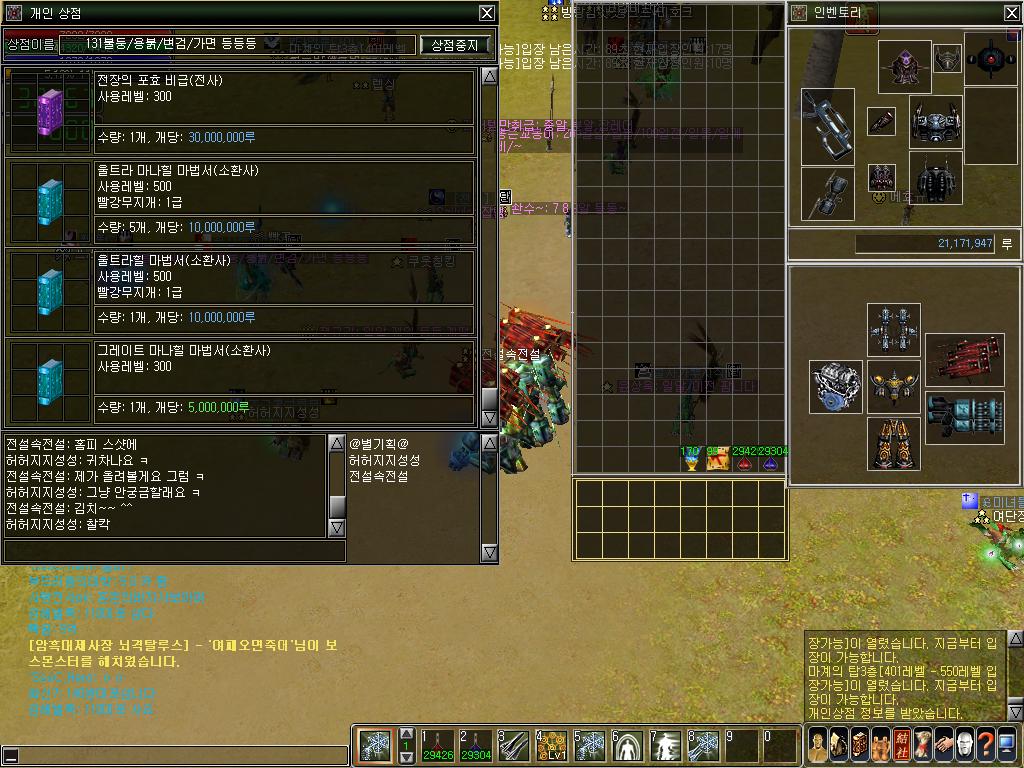Use hotbar slot 1 red potion
1024x768 pixels.
(436, 746)
